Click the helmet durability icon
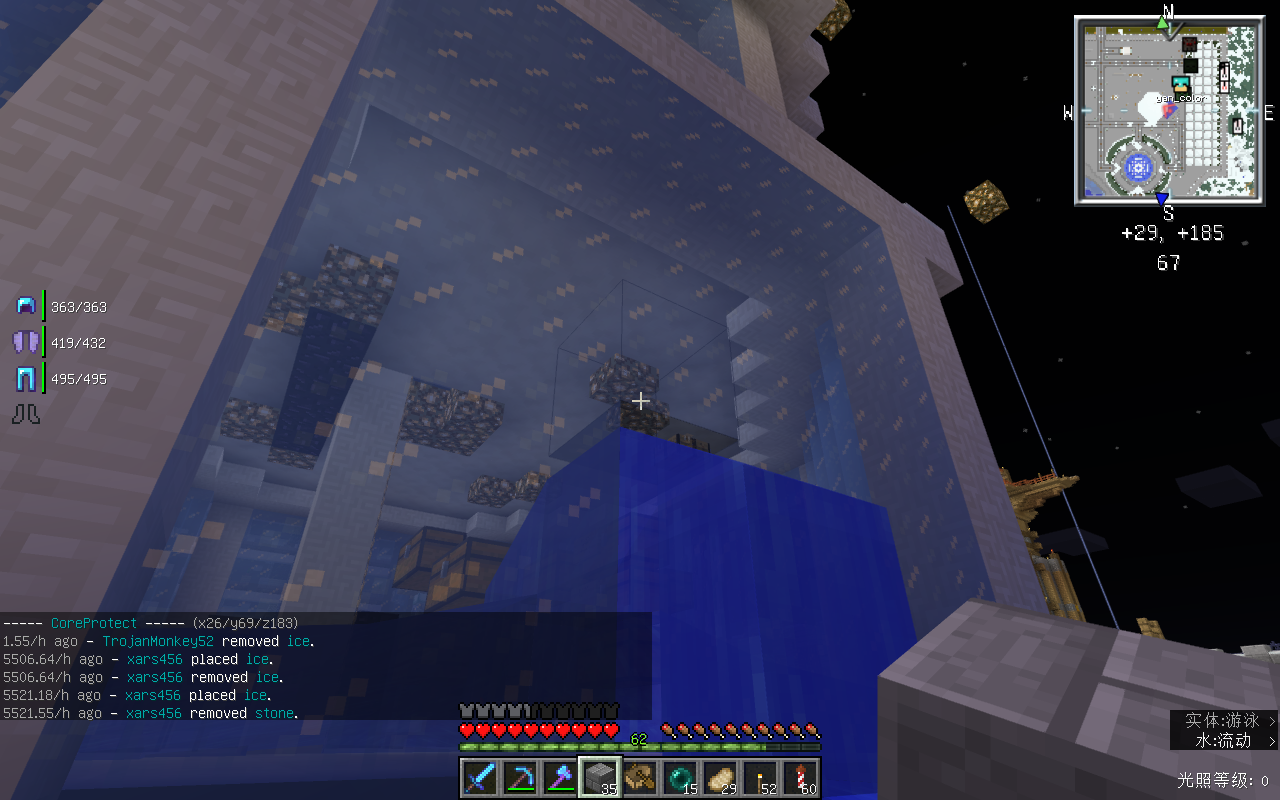 [x=26, y=306]
